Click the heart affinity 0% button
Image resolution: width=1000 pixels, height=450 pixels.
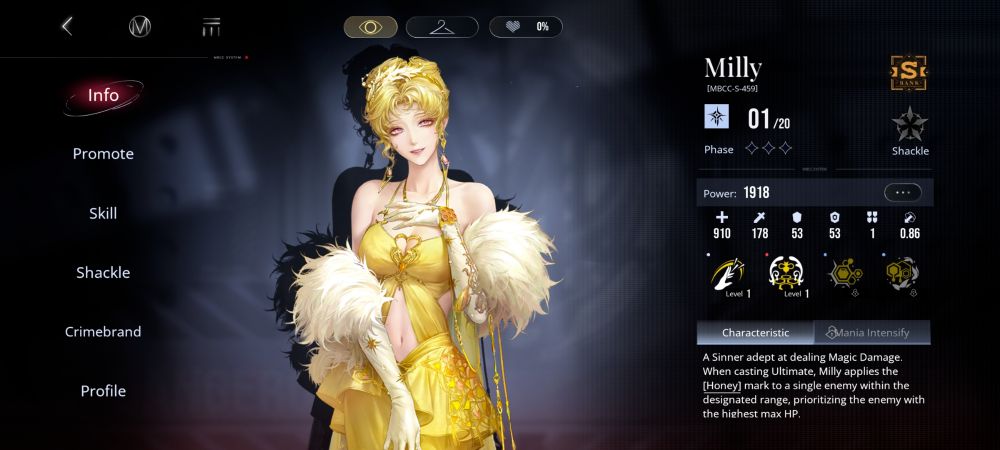[x=525, y=27]
